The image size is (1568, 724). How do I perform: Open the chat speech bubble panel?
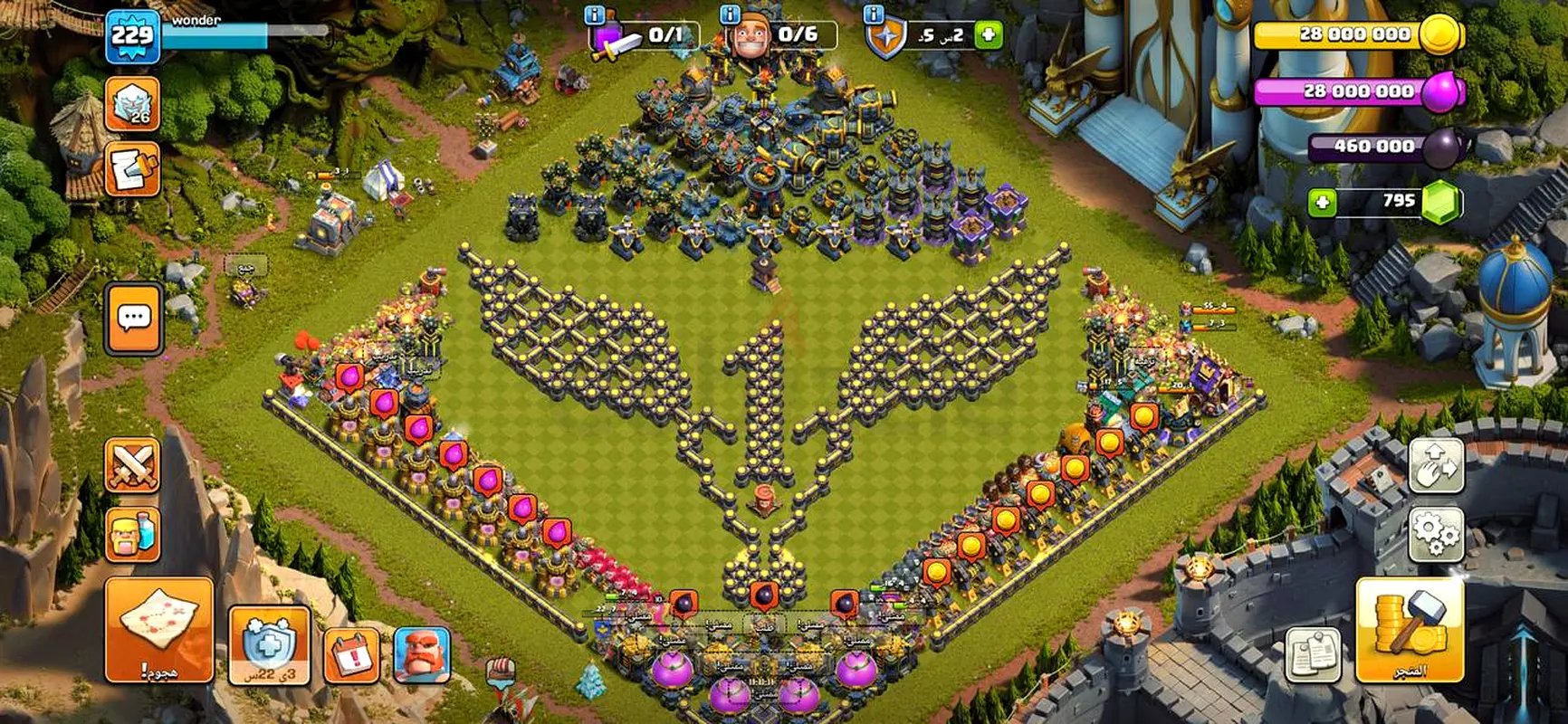[x=134, y=319]
